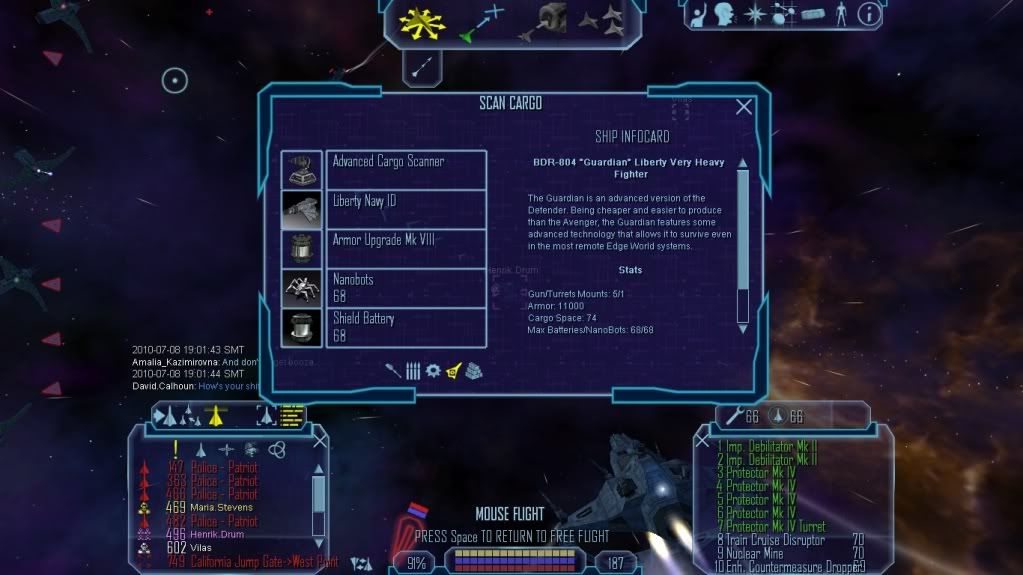1023x575 pixels.
Task: Target Henrik.Drum in the contact list
Action: (x=216, y=535)
